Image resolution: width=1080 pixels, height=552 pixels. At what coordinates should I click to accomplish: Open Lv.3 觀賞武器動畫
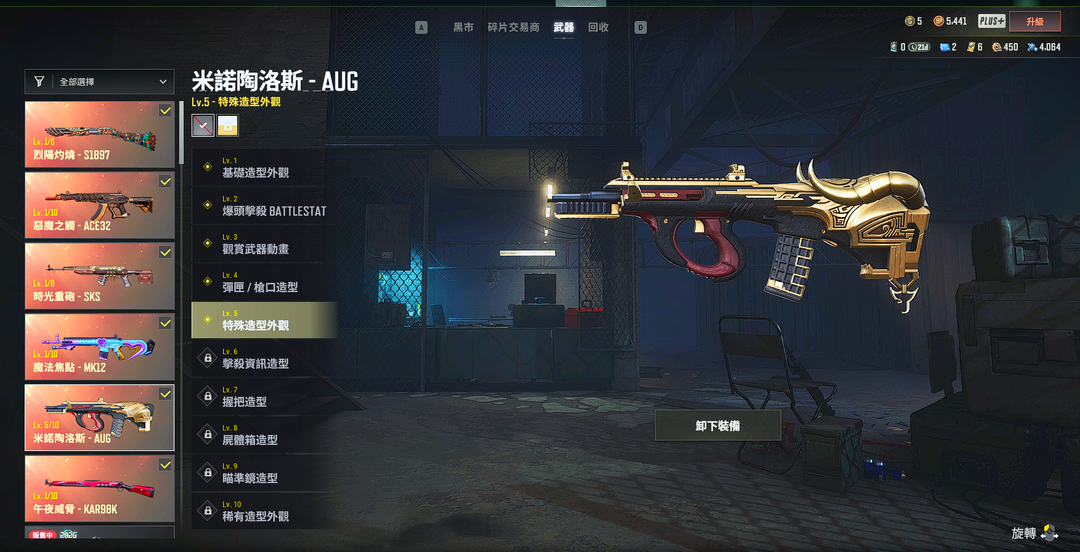coord(264,244)
